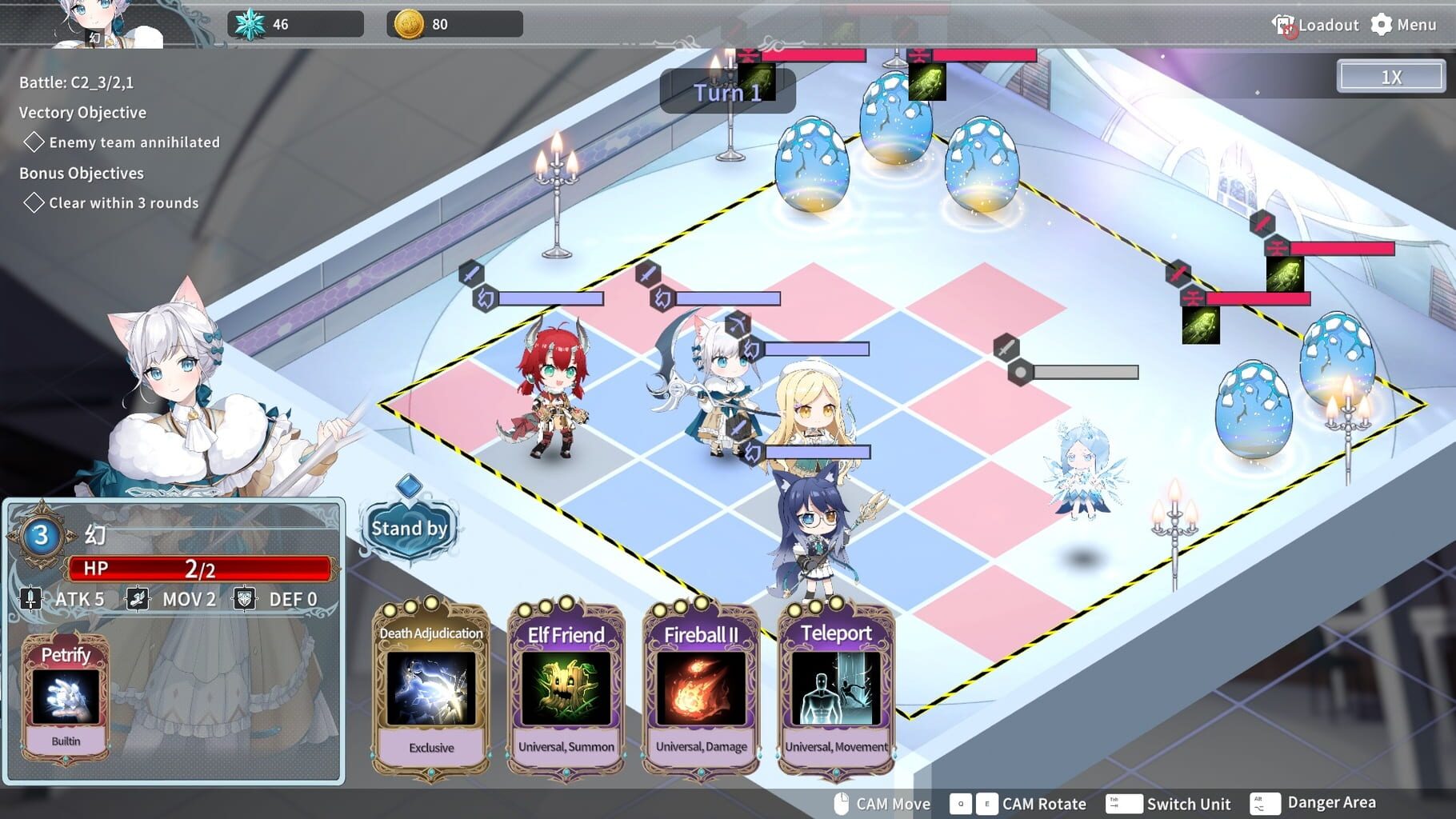This screenshot has height=819, width=1456.
Task: Select the Fireball II damage card
Action: click(699, 688)
